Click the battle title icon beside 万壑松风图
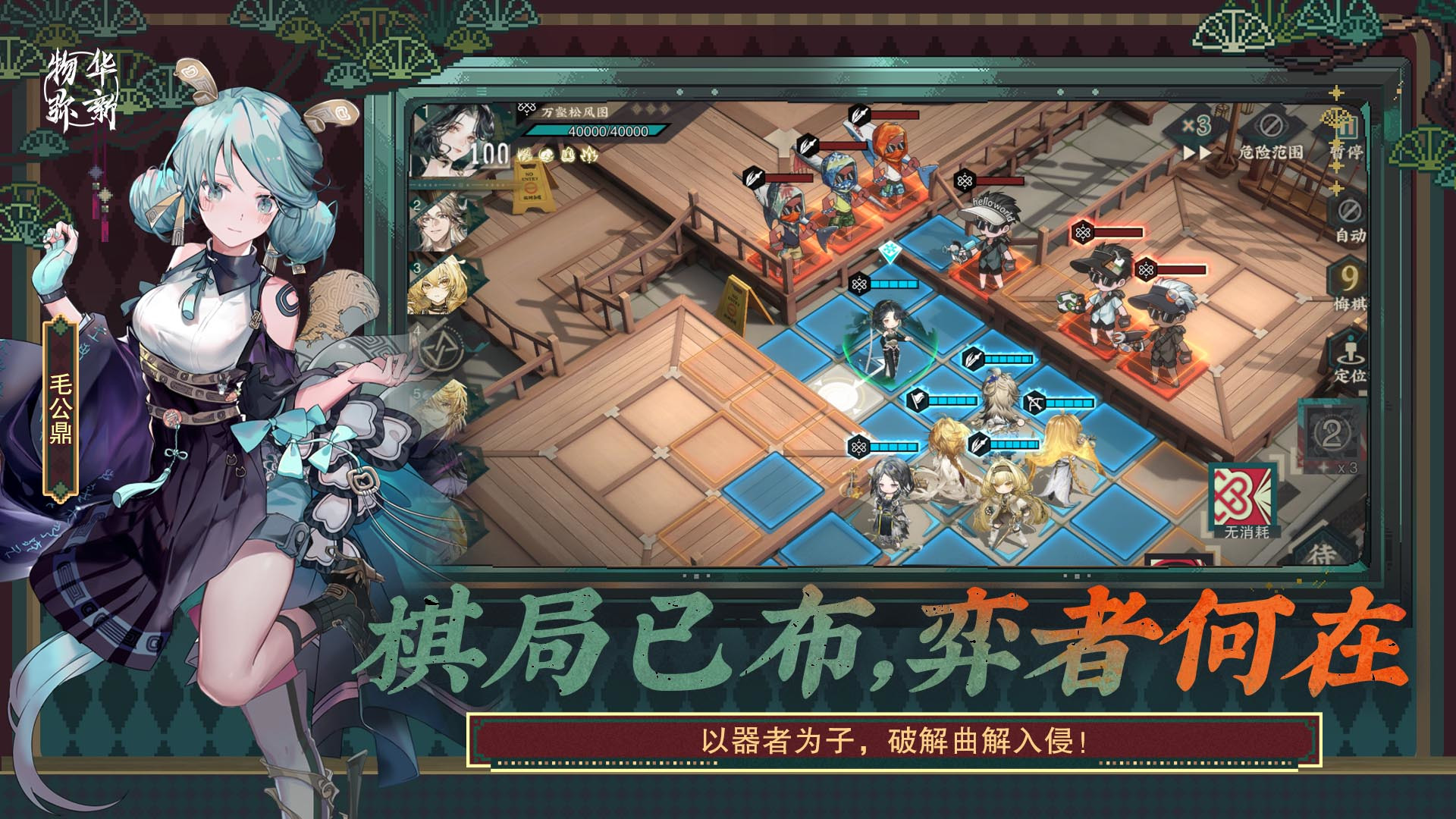The image size is (1456, 819). [x=526, y=108]
